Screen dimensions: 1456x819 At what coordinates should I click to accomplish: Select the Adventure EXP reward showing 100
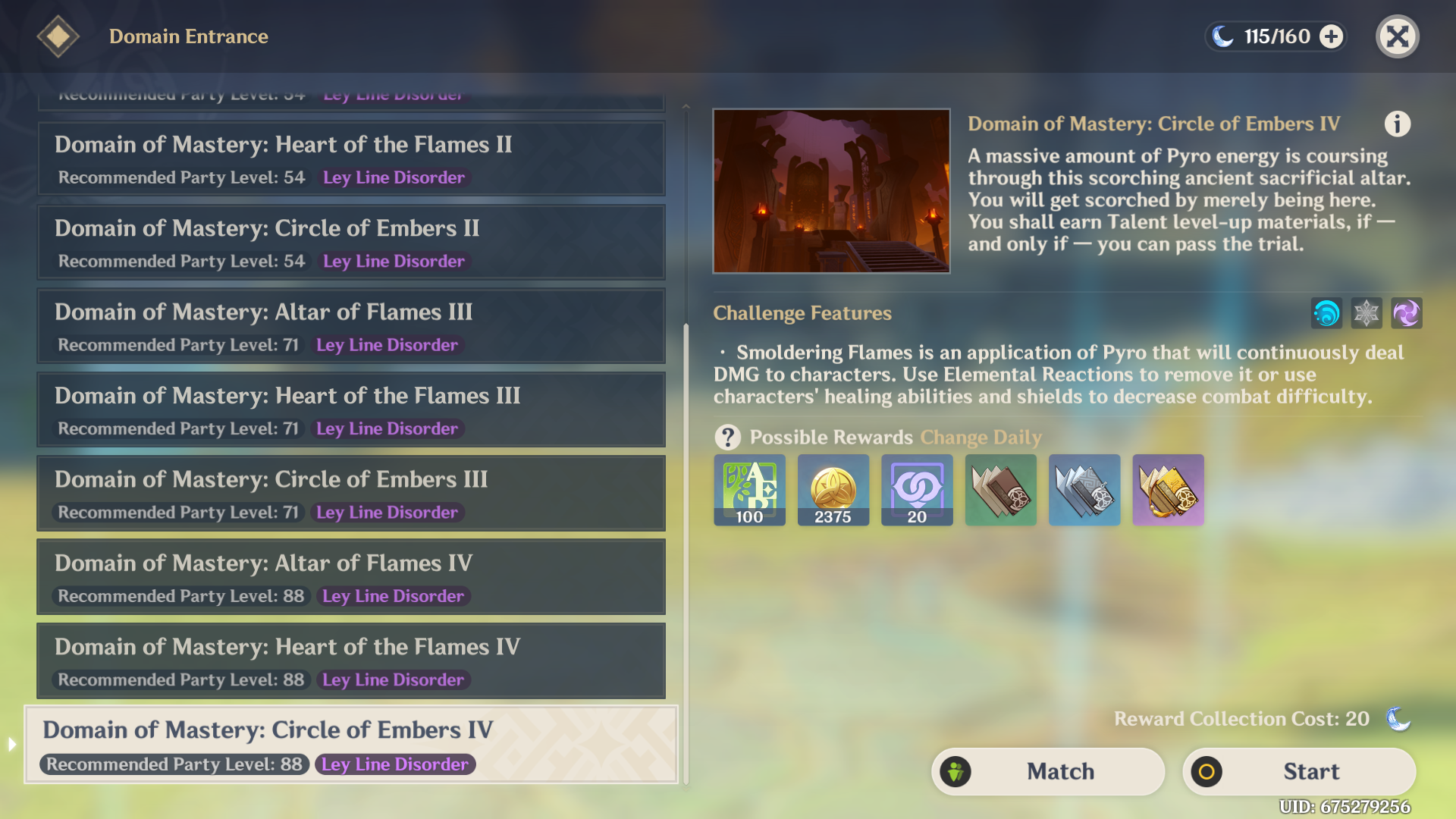[749, 489]
